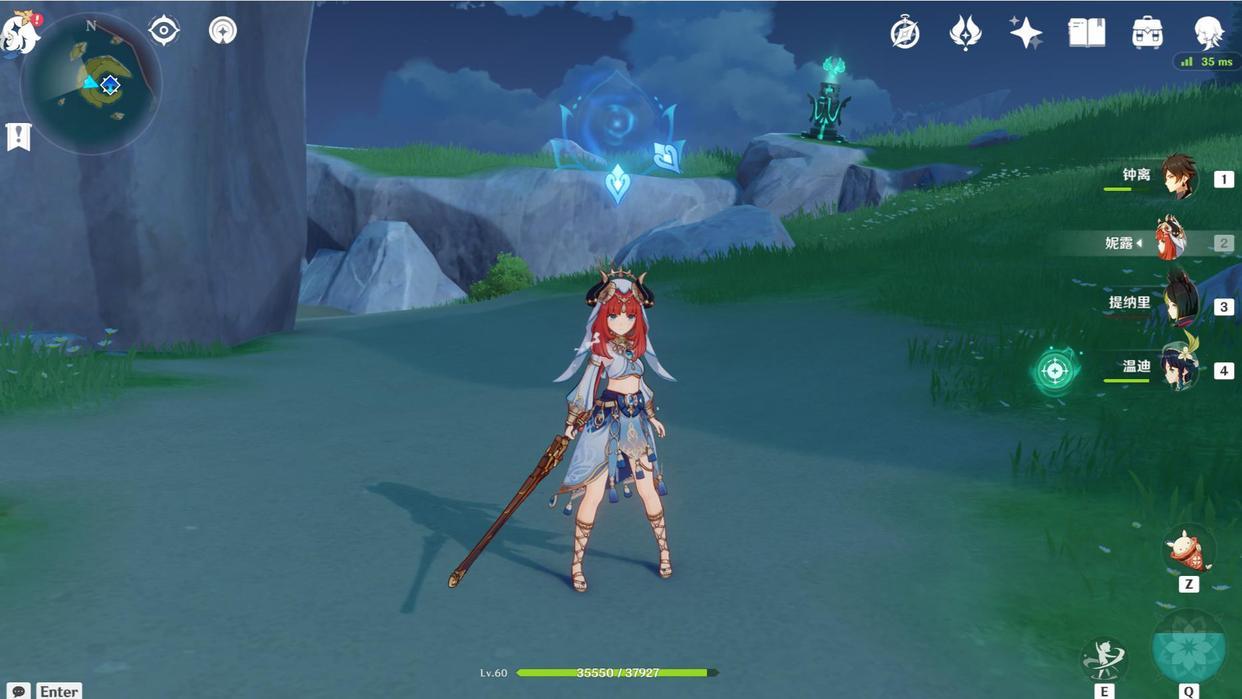The height and width of the screenshot is (699, 1242).
Task: Open the character profile head icon
Action: tap(1208, 32)
